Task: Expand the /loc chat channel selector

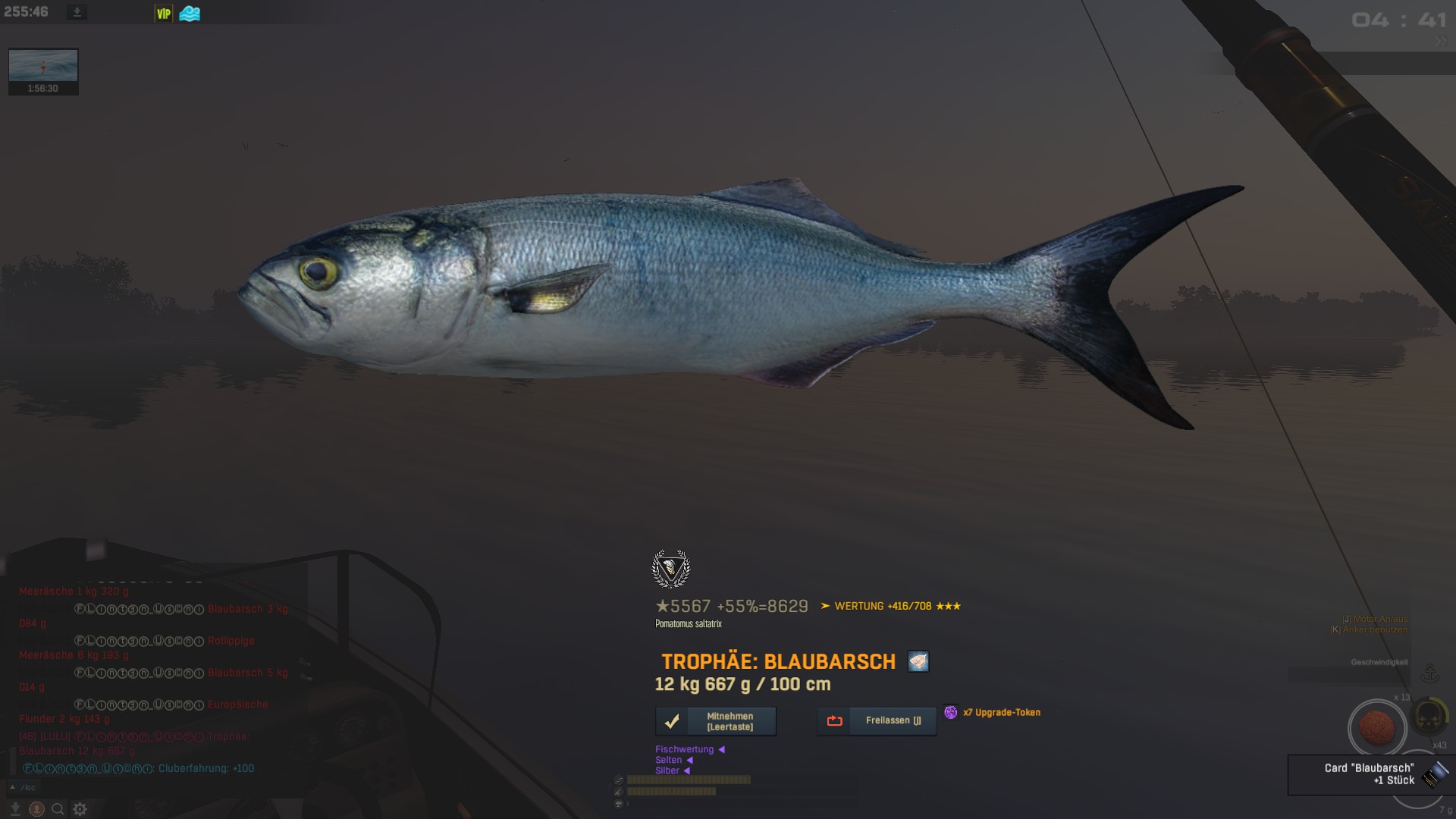Action: [x=23, y=787]
